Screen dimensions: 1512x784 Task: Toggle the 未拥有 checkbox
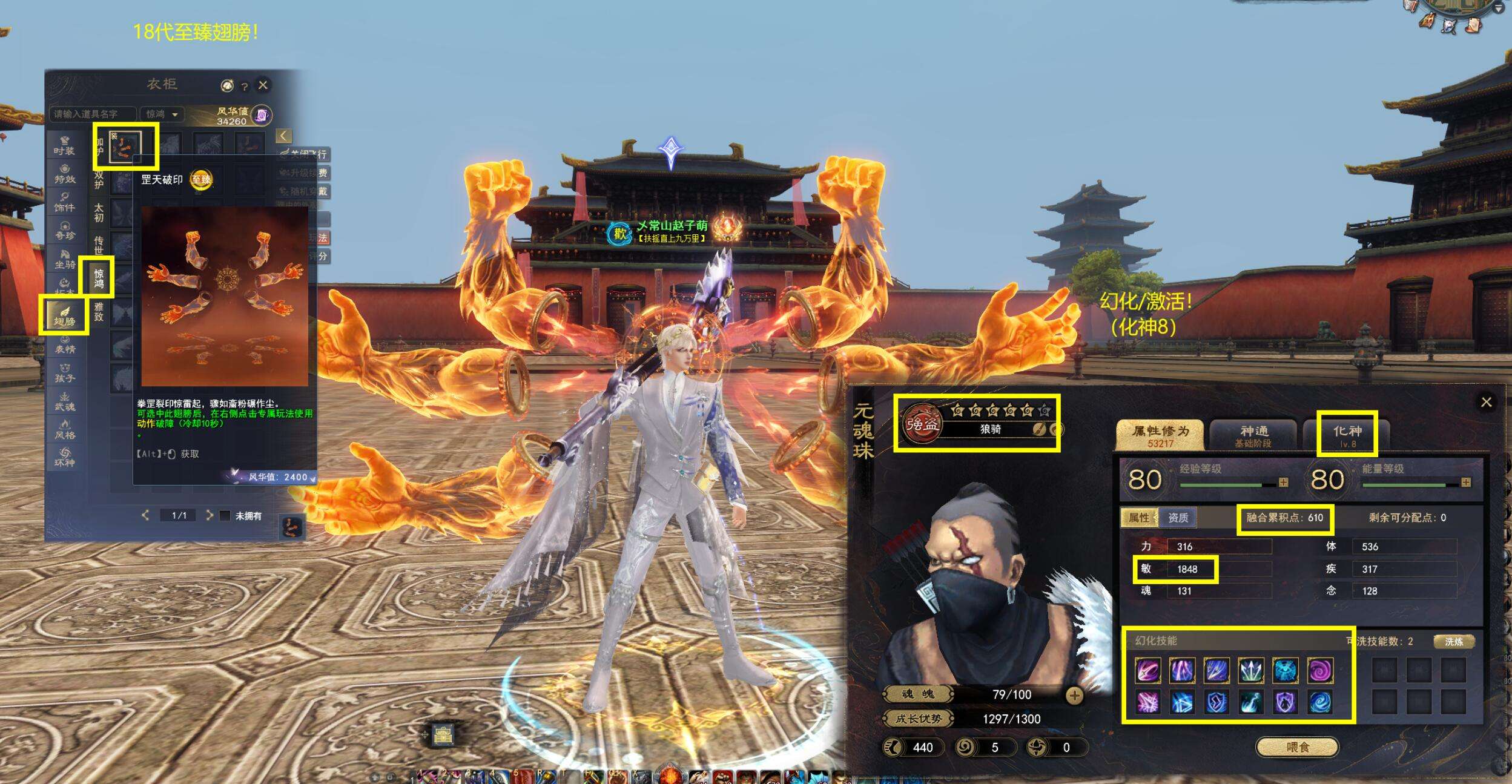(225, 516)
